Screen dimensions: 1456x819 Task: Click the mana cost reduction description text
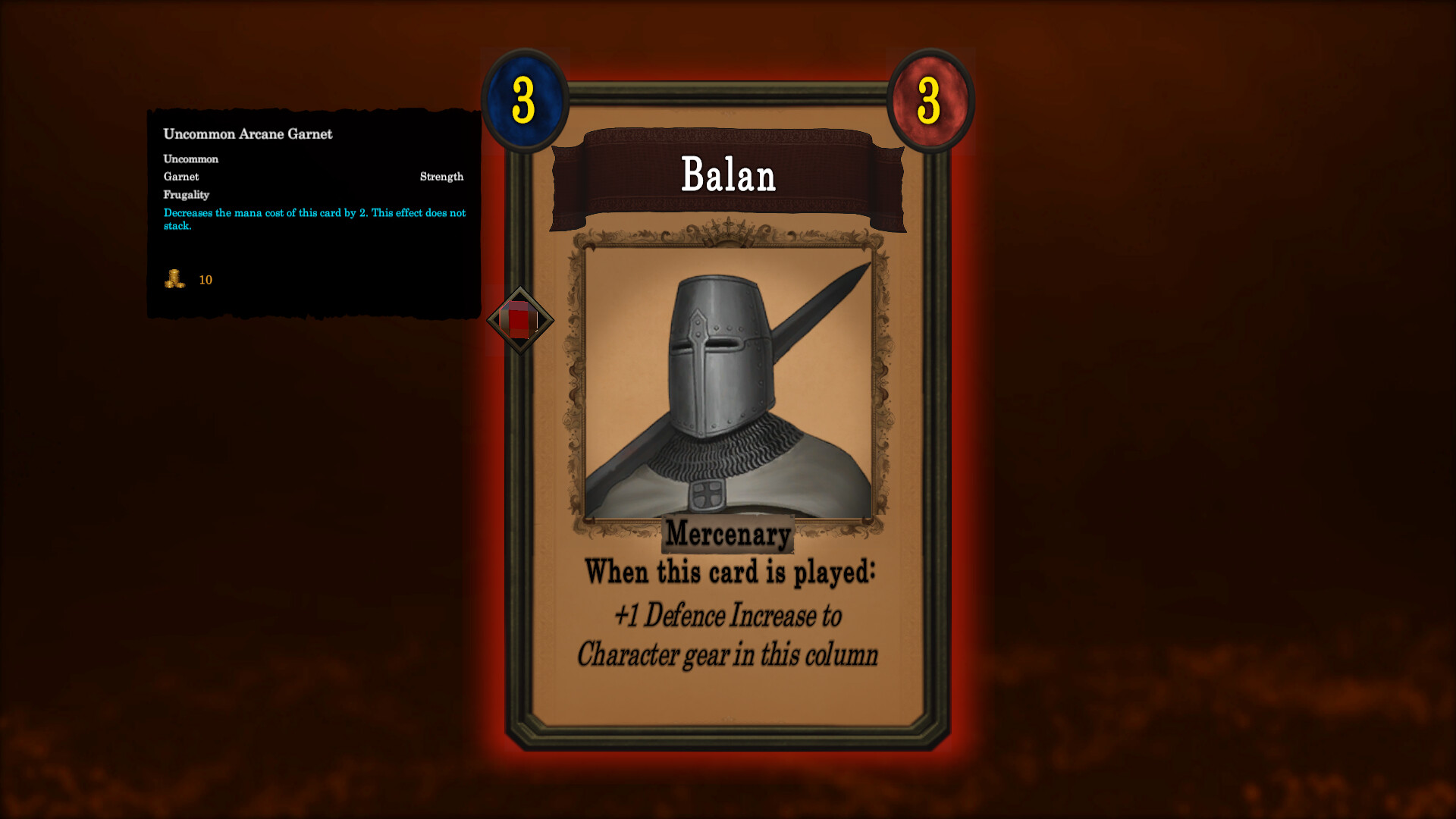click(x=315, y=218)
